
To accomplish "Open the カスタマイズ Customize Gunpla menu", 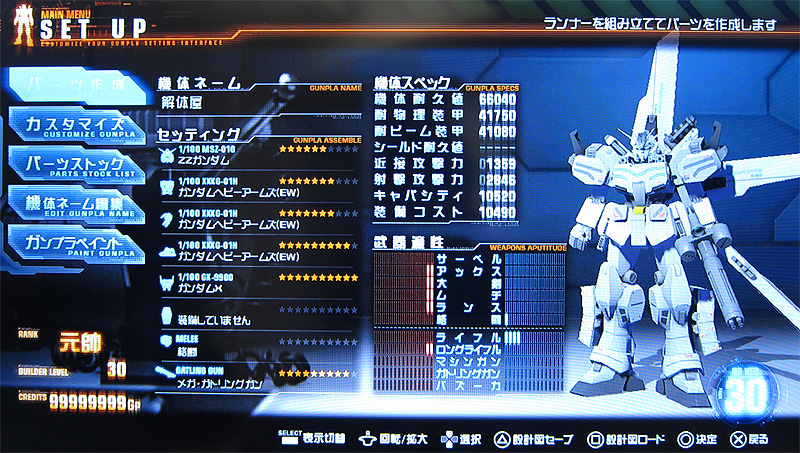I will [76, 129].
